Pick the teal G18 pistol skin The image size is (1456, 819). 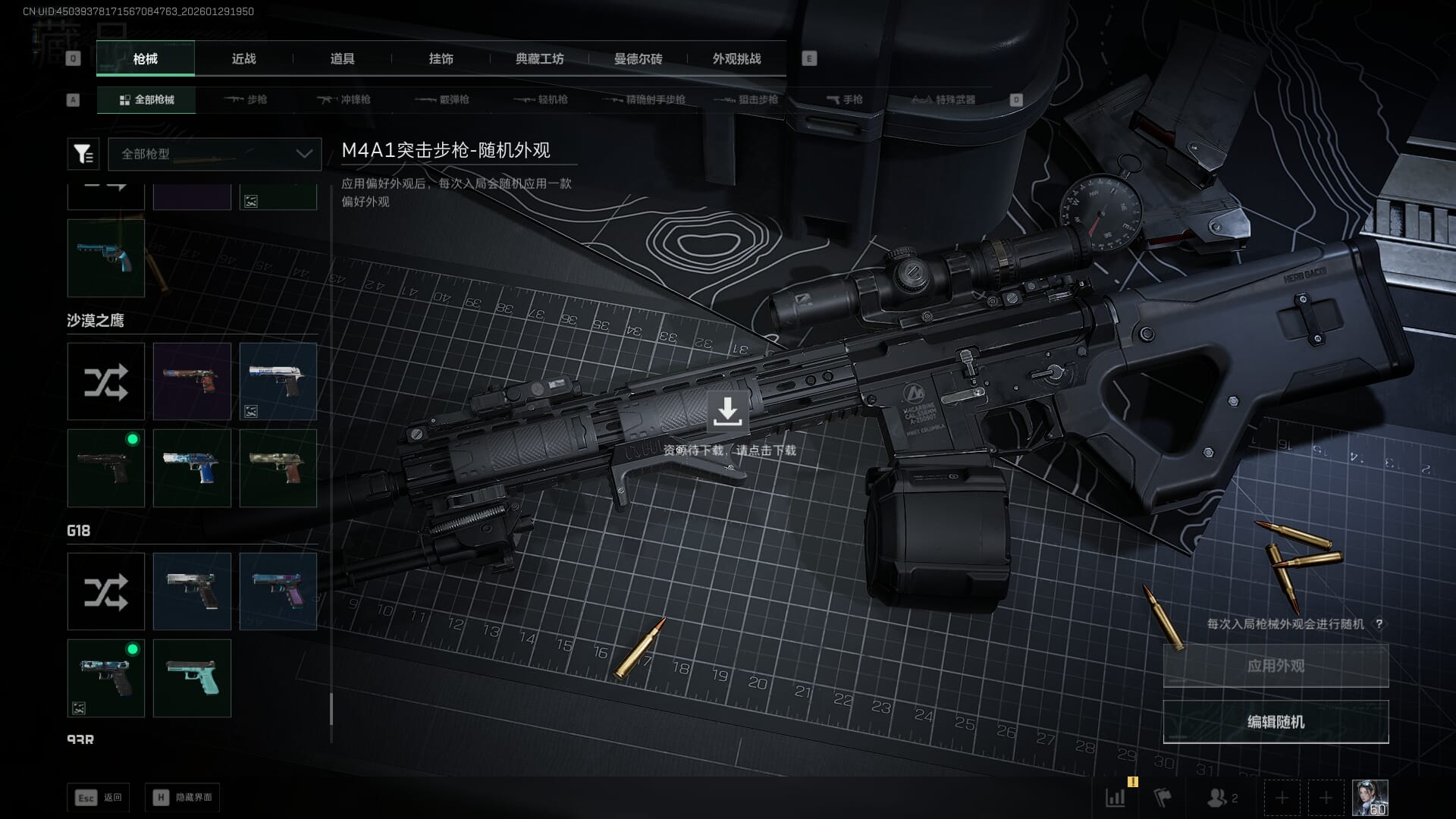(x=192, y=678)
